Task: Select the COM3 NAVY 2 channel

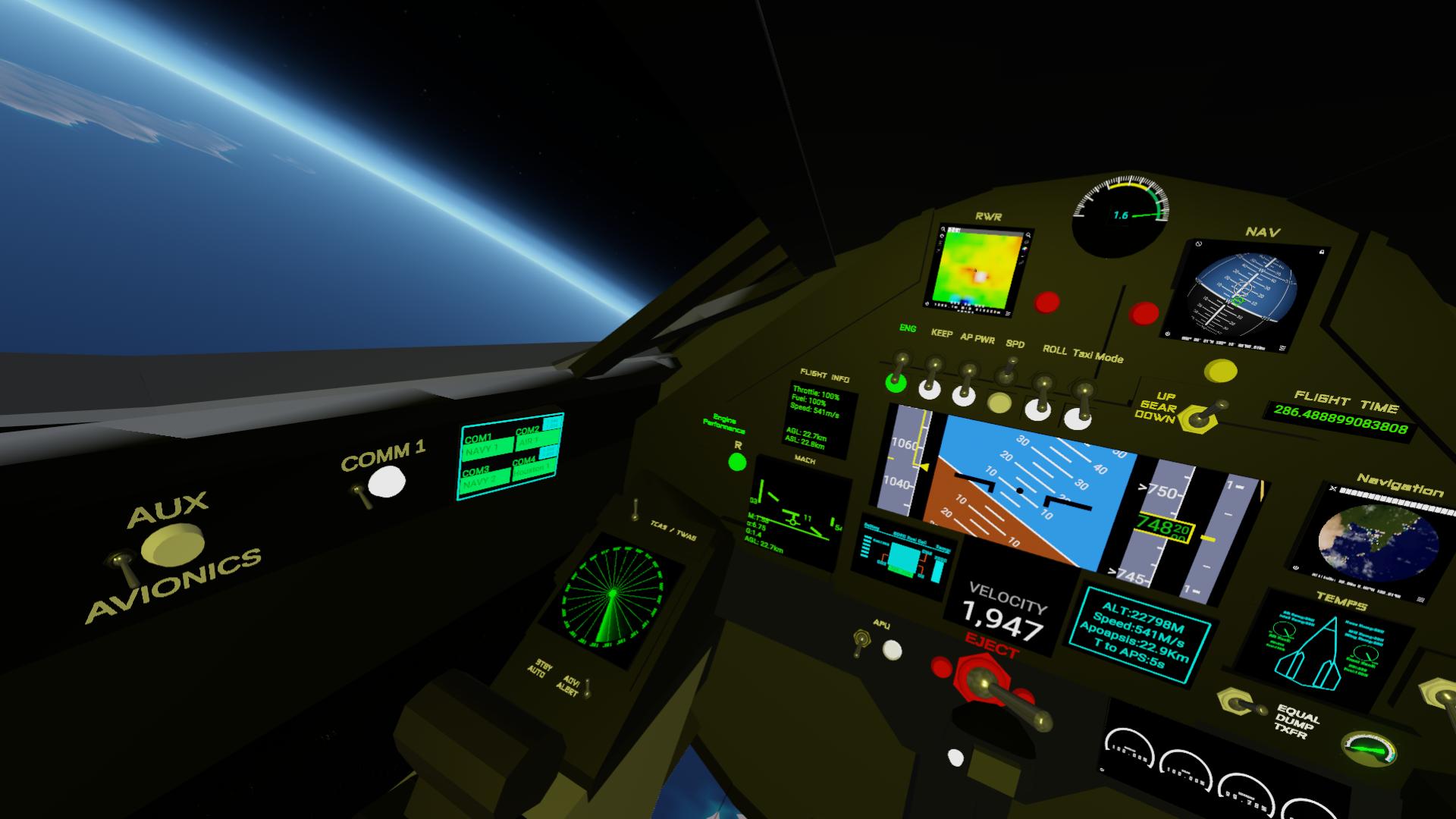Action: (485, 480)
